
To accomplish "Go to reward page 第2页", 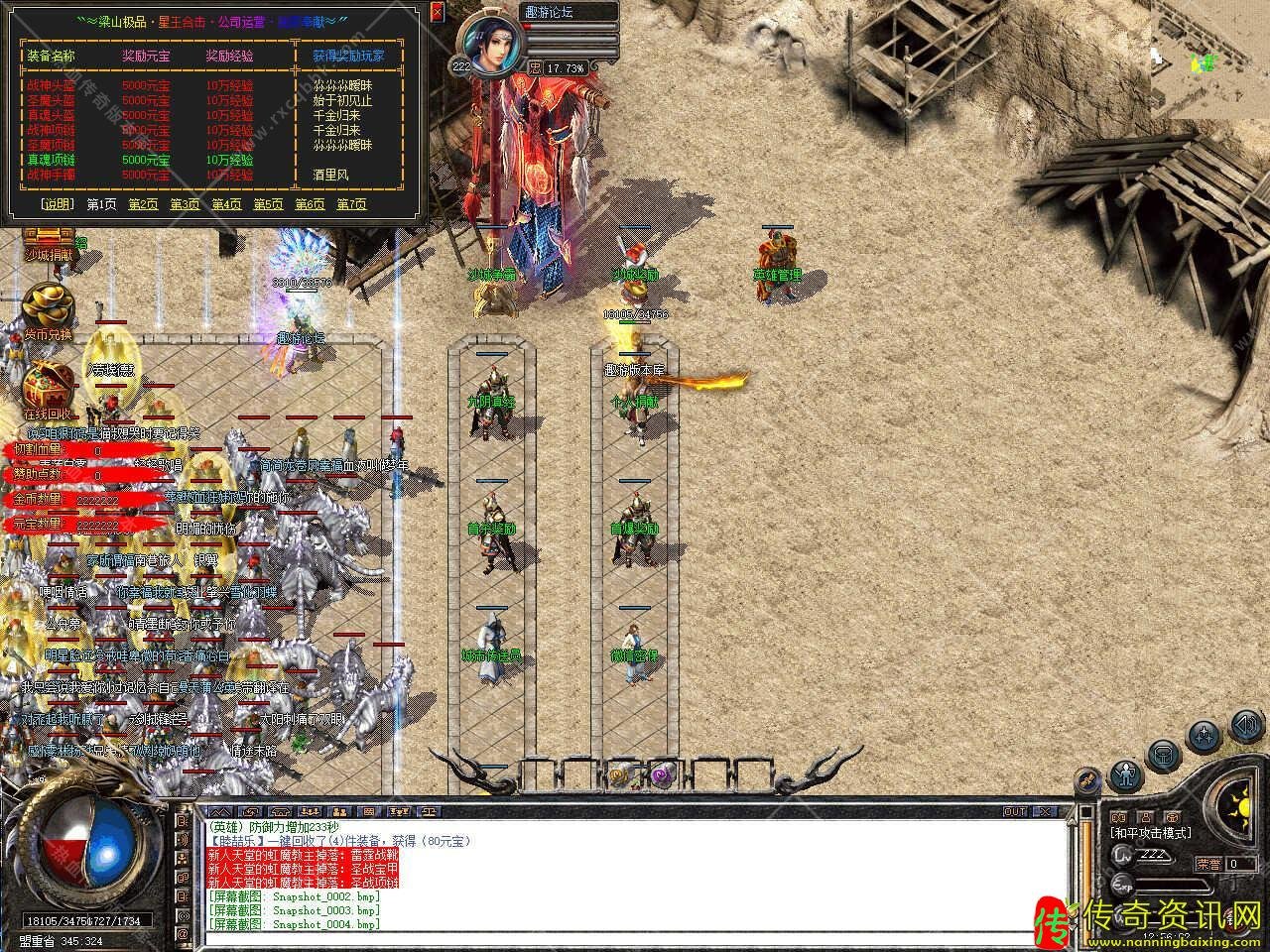I will [x=143, y=204].
